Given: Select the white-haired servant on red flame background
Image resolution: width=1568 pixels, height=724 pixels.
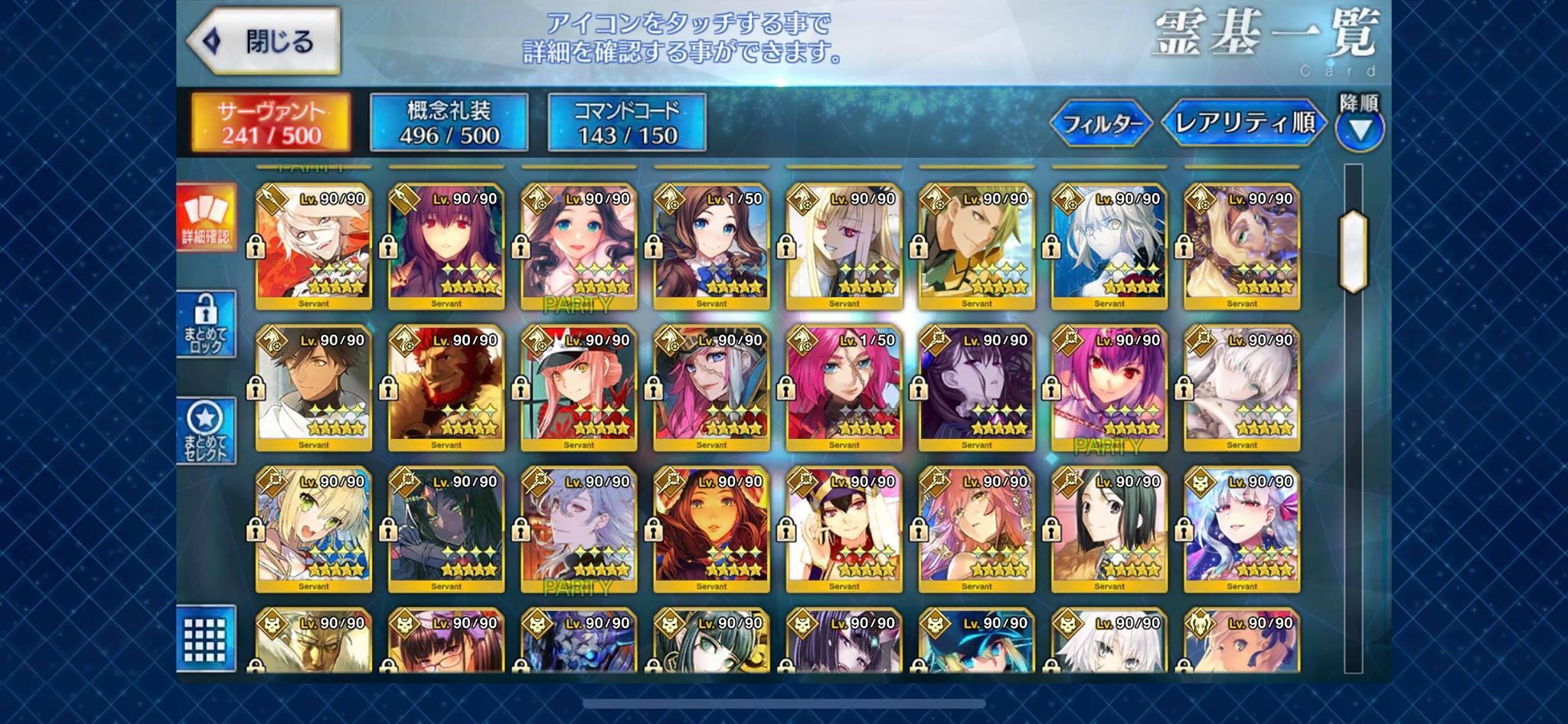Looking at the screenshot, I should coord(313,246).
